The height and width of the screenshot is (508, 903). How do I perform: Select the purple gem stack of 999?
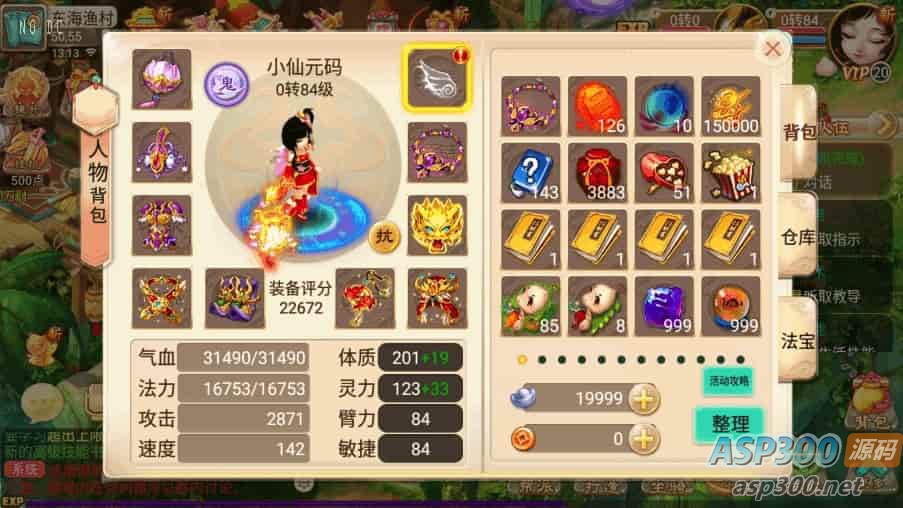663,305
